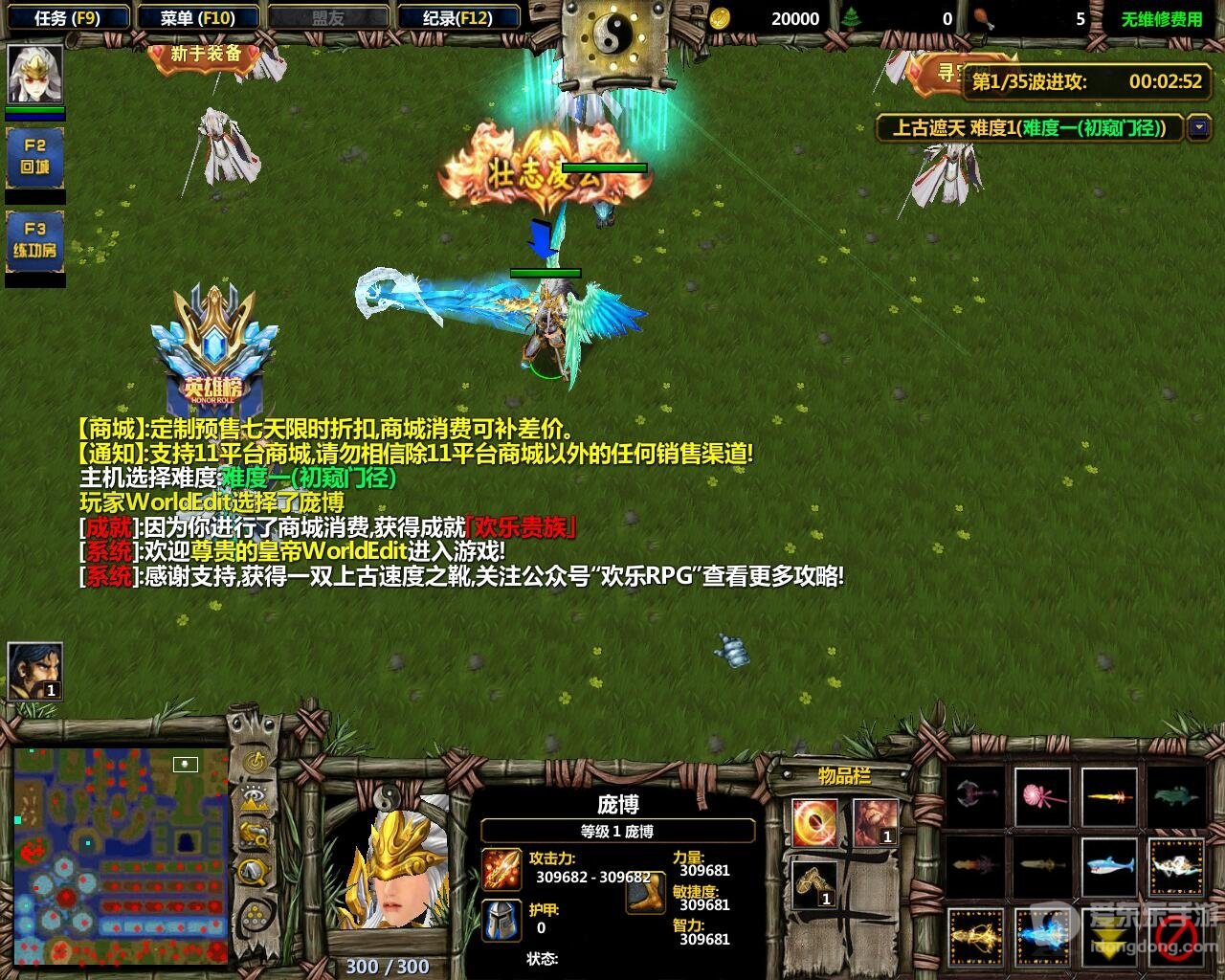
Task: Select the pink lollipop ability icon
Action: click(1044, 794)
